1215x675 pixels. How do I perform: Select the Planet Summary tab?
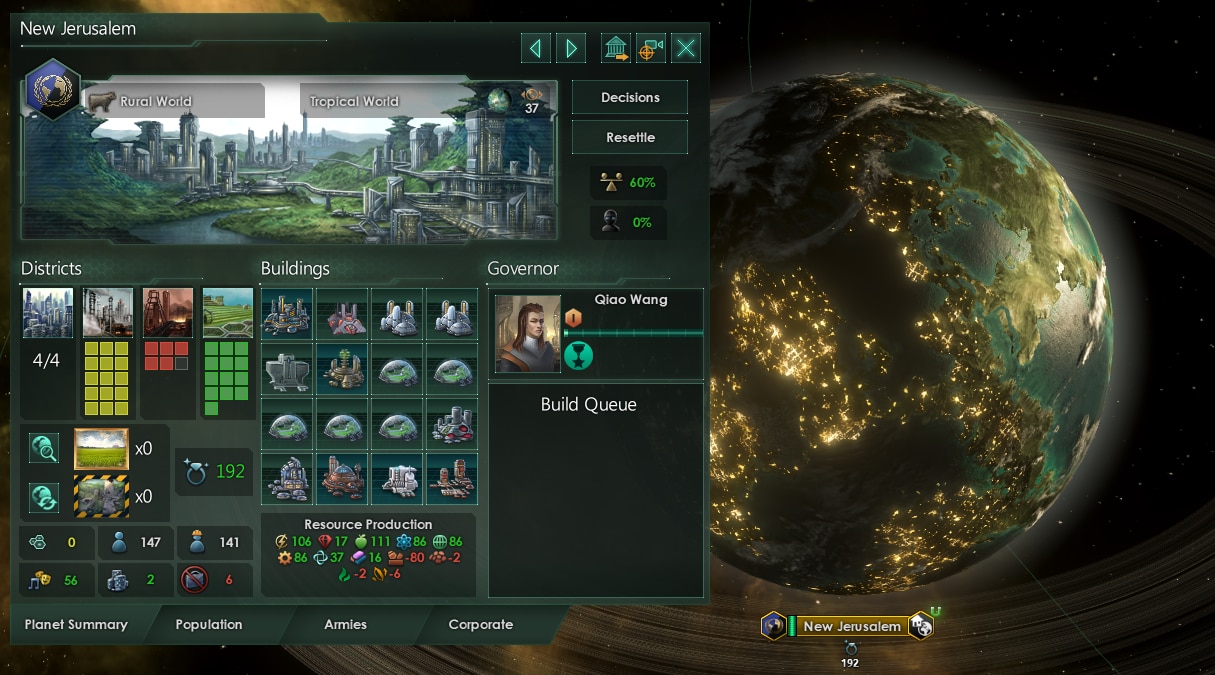76,624
